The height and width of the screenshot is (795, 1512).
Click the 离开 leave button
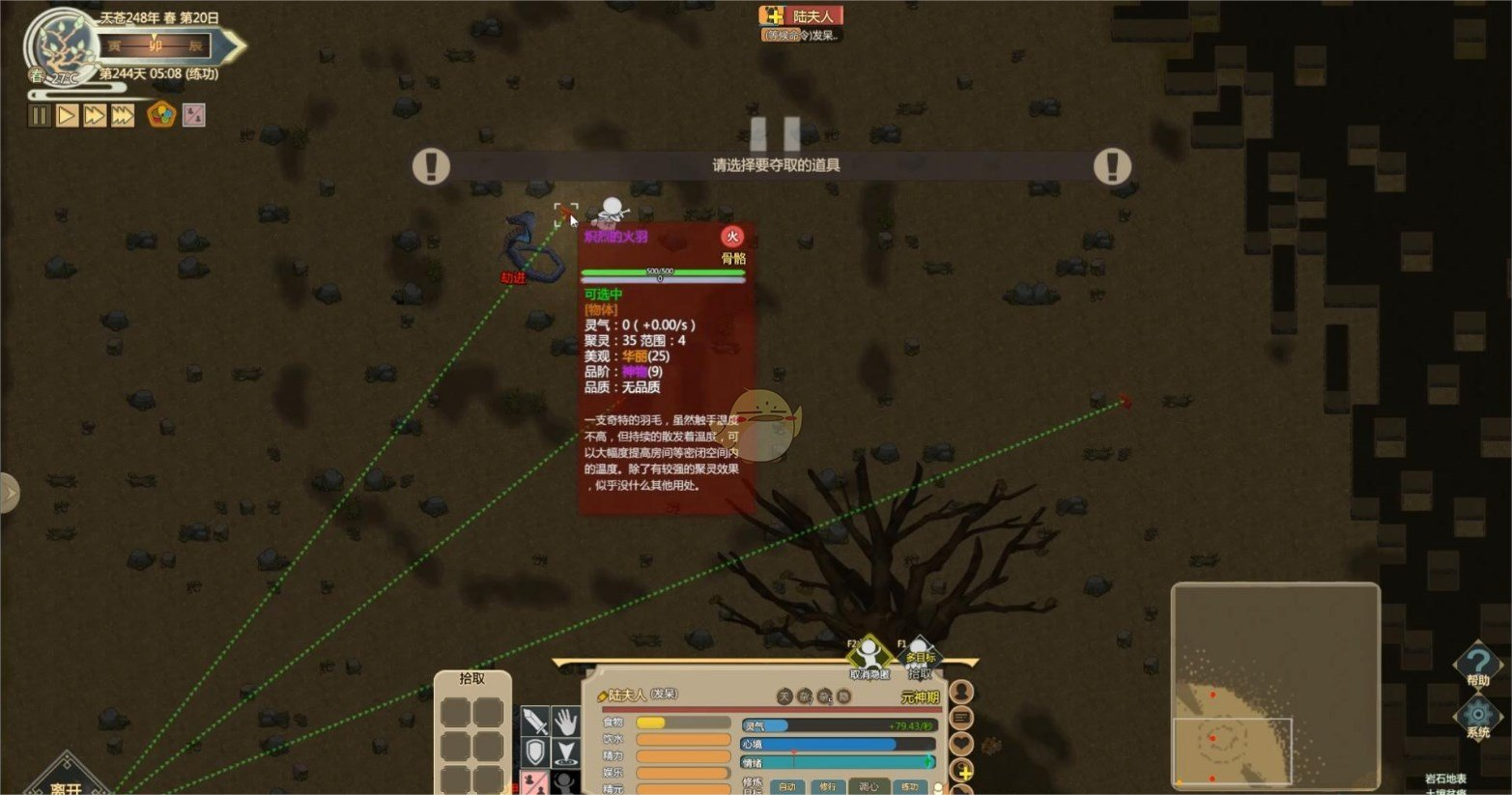(x=66, y=784)
